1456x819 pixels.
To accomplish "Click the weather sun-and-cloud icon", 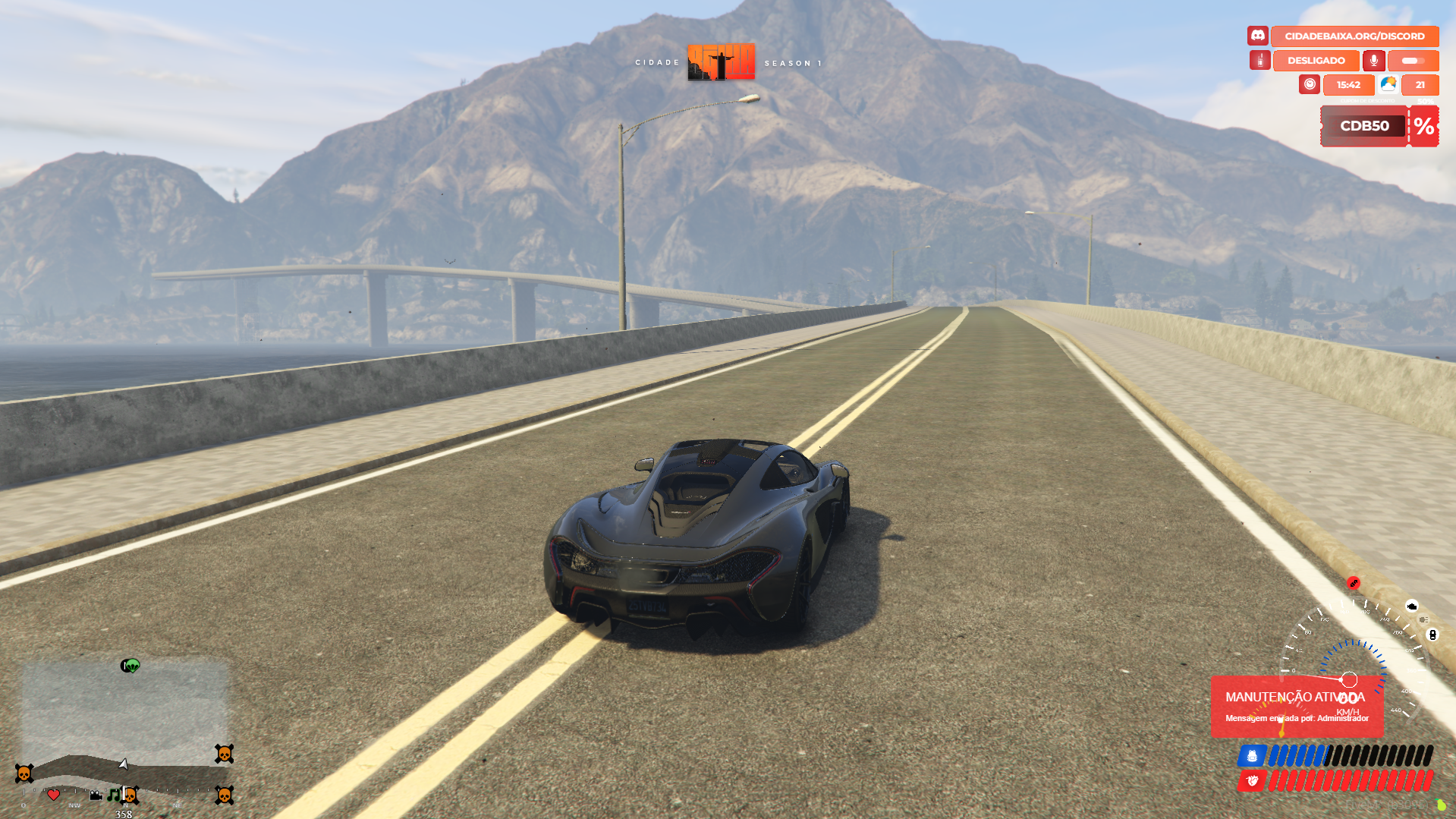I will tap(1388, 84).
